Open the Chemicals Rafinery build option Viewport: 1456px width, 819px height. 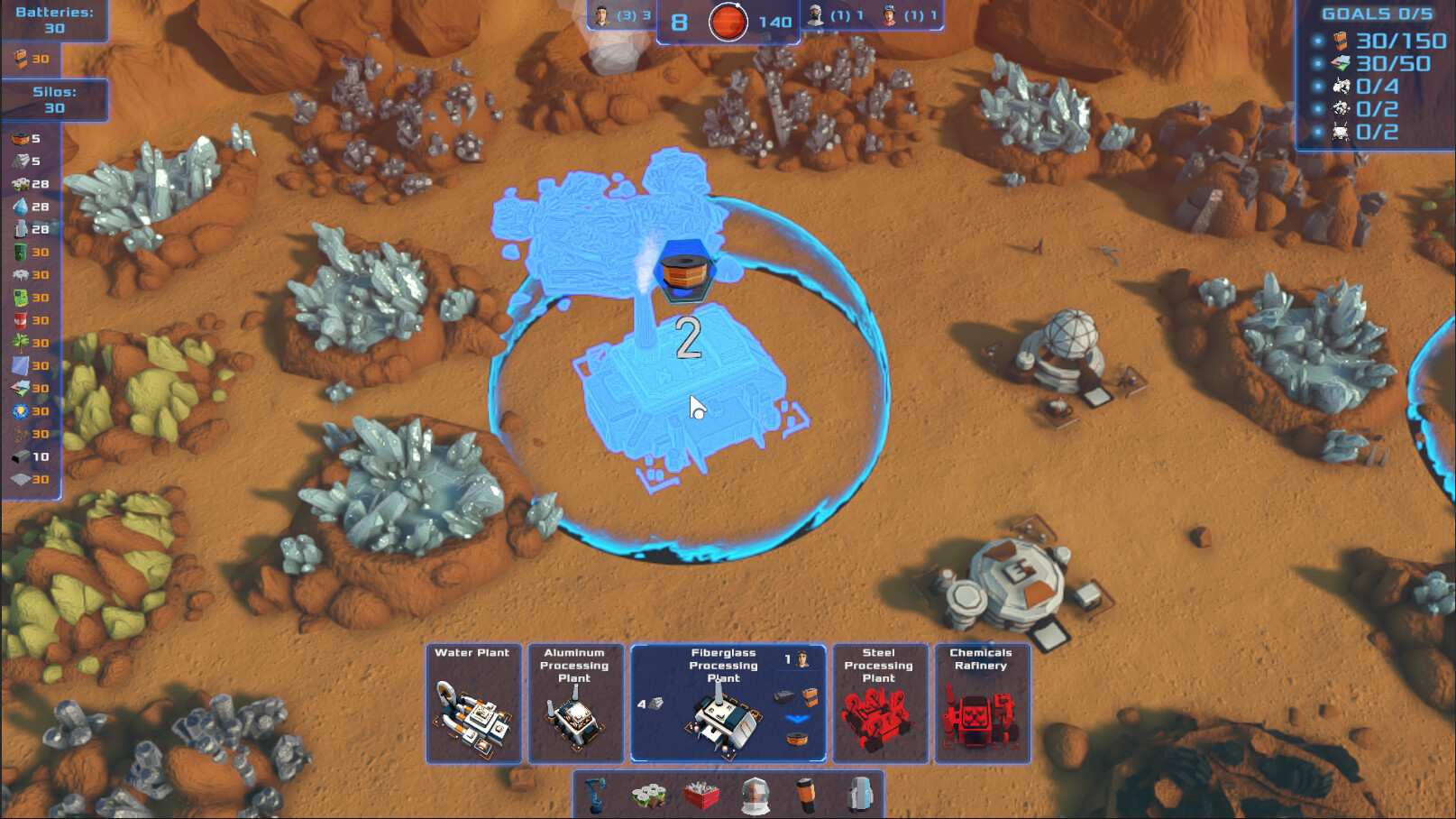coord(983,704)
